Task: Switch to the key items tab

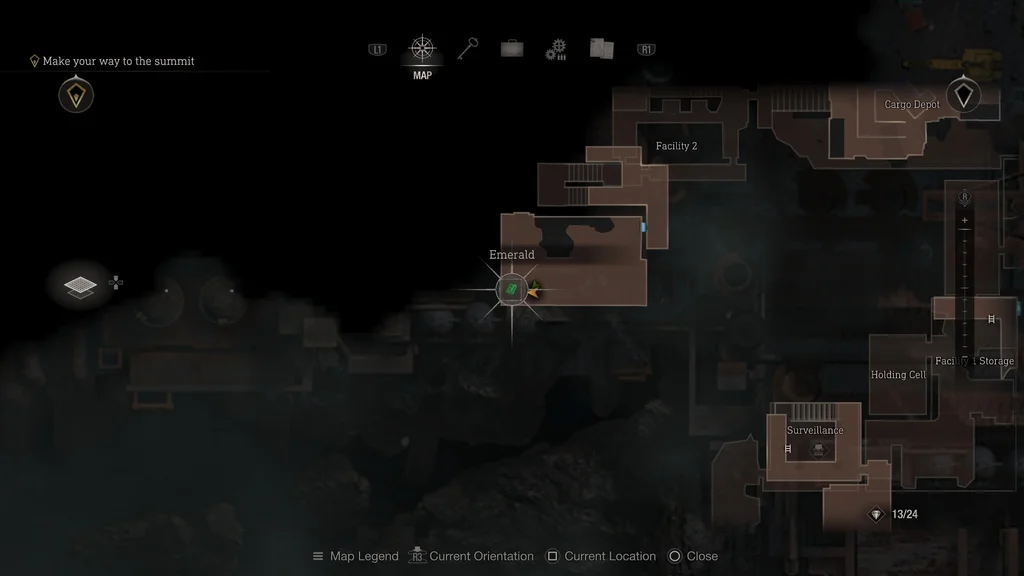Action: 467,49
